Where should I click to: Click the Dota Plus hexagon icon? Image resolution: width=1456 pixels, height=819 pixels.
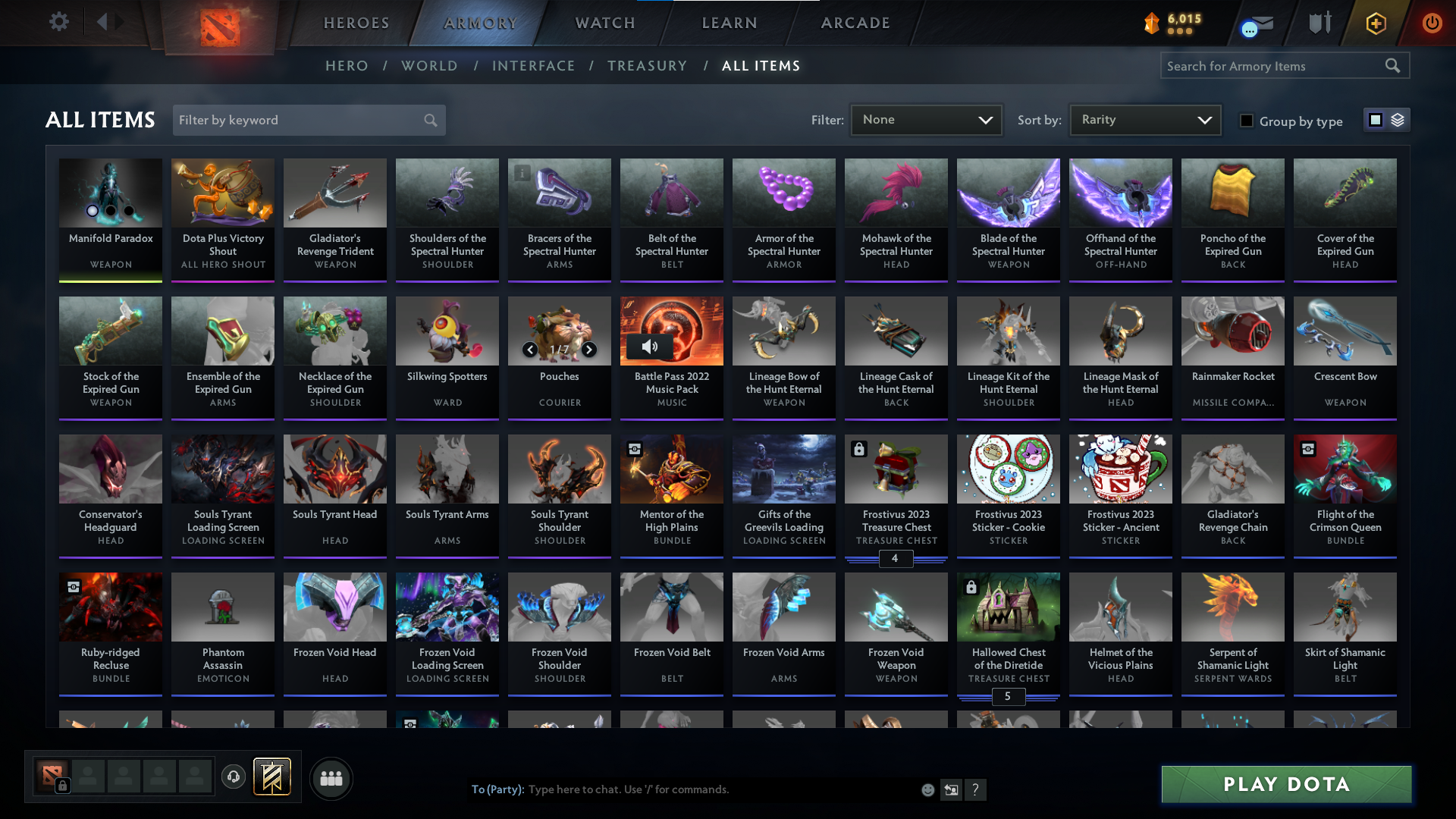click(1375, 24)
